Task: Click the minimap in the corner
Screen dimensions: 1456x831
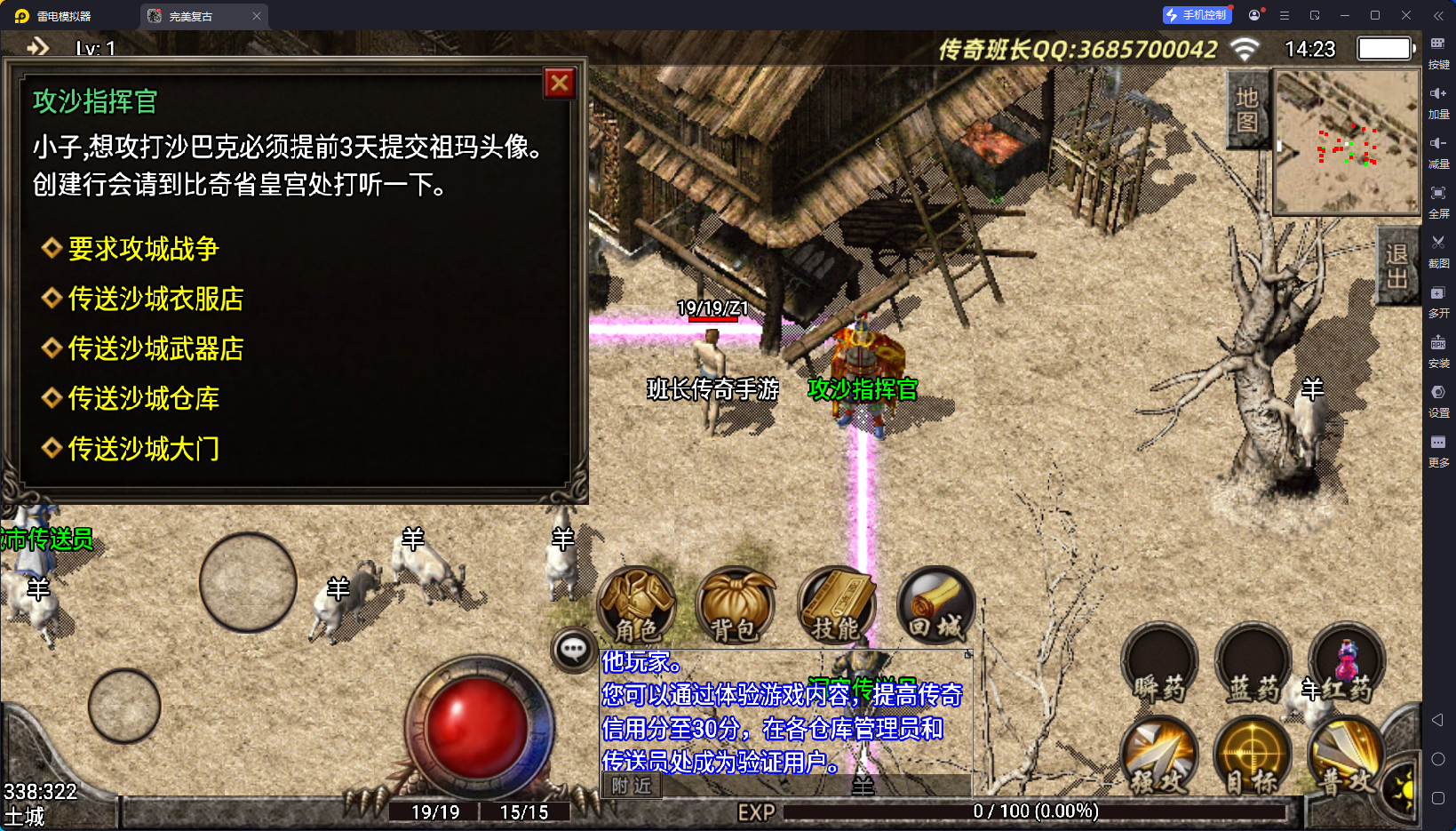Action: (1347, 142)
